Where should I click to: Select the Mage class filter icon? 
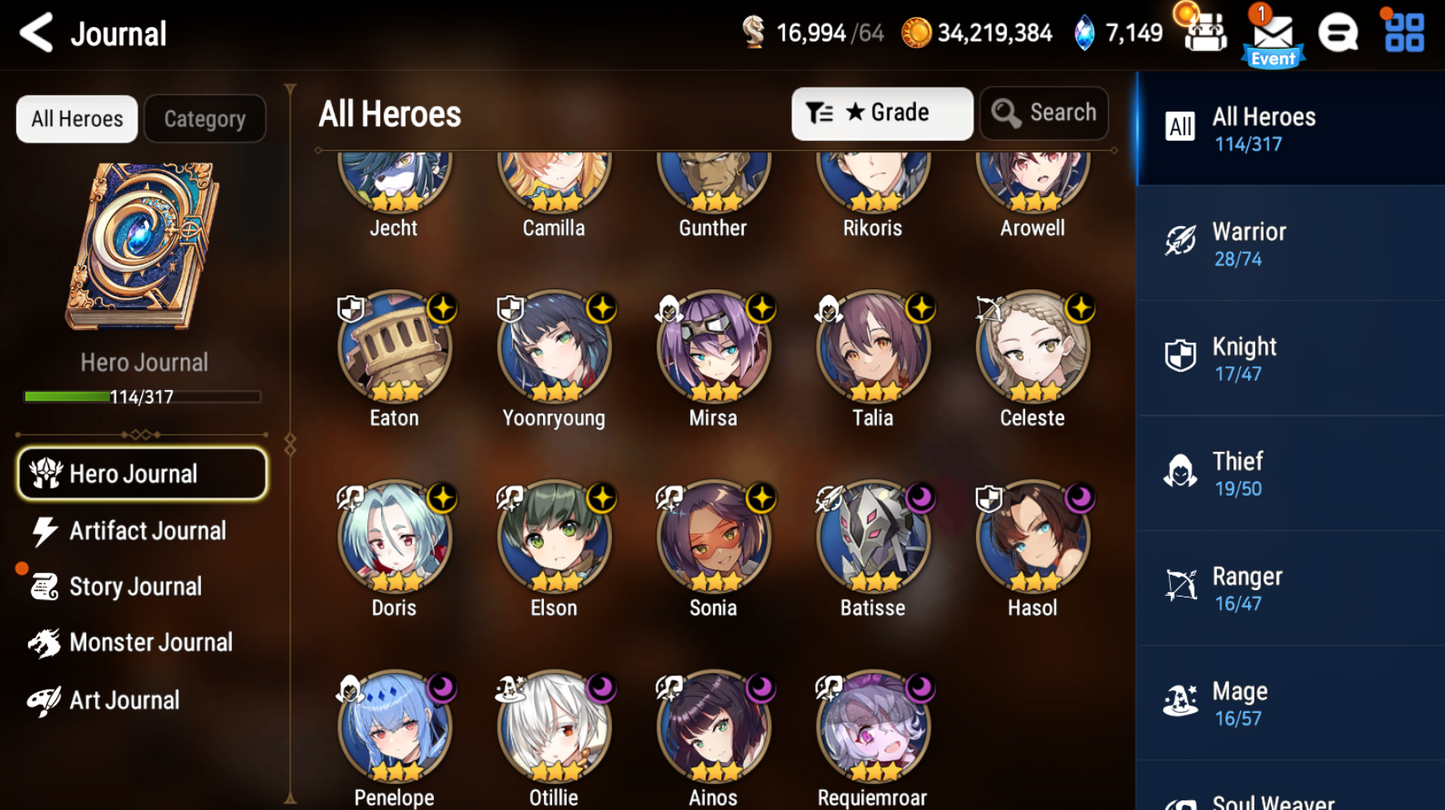[1182, 701]
